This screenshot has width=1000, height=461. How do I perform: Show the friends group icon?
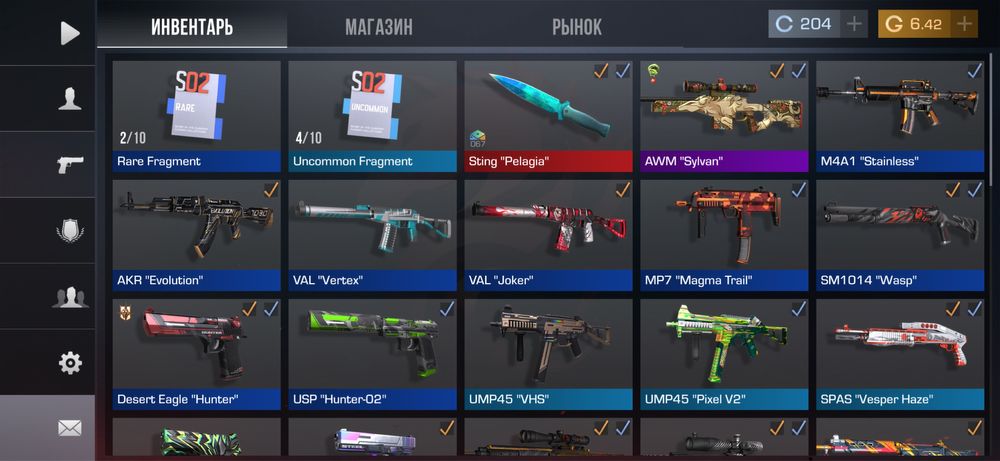pyautogui.click(x=69, y=296)
